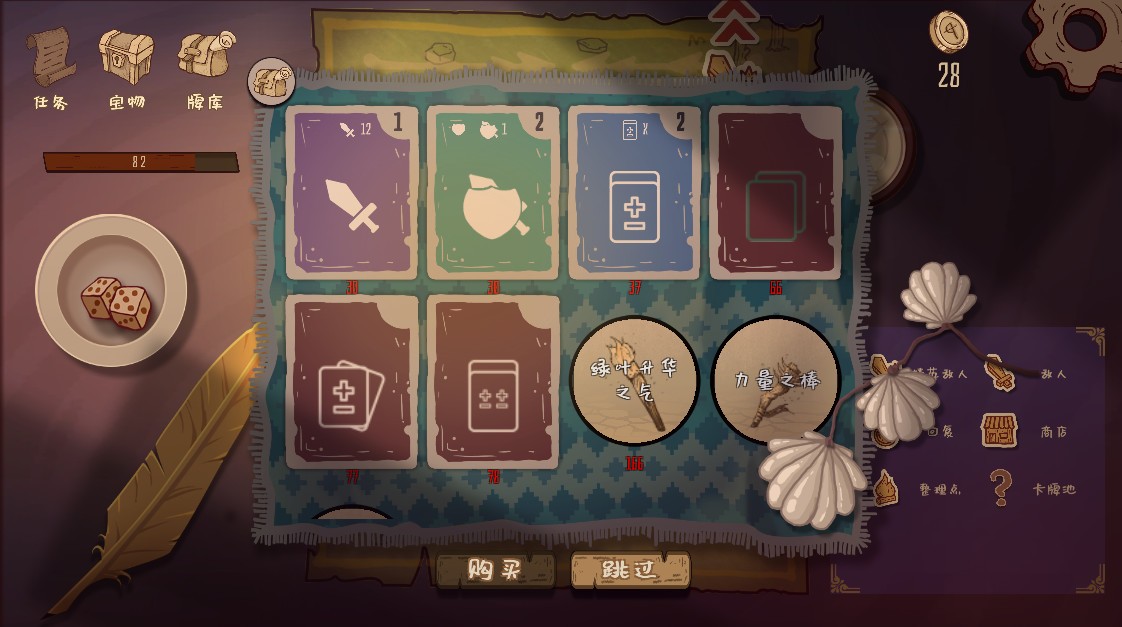Choose the 力量之棒 relic
The width and height of the screenshot is (1122, 627).
pos(775,380)
